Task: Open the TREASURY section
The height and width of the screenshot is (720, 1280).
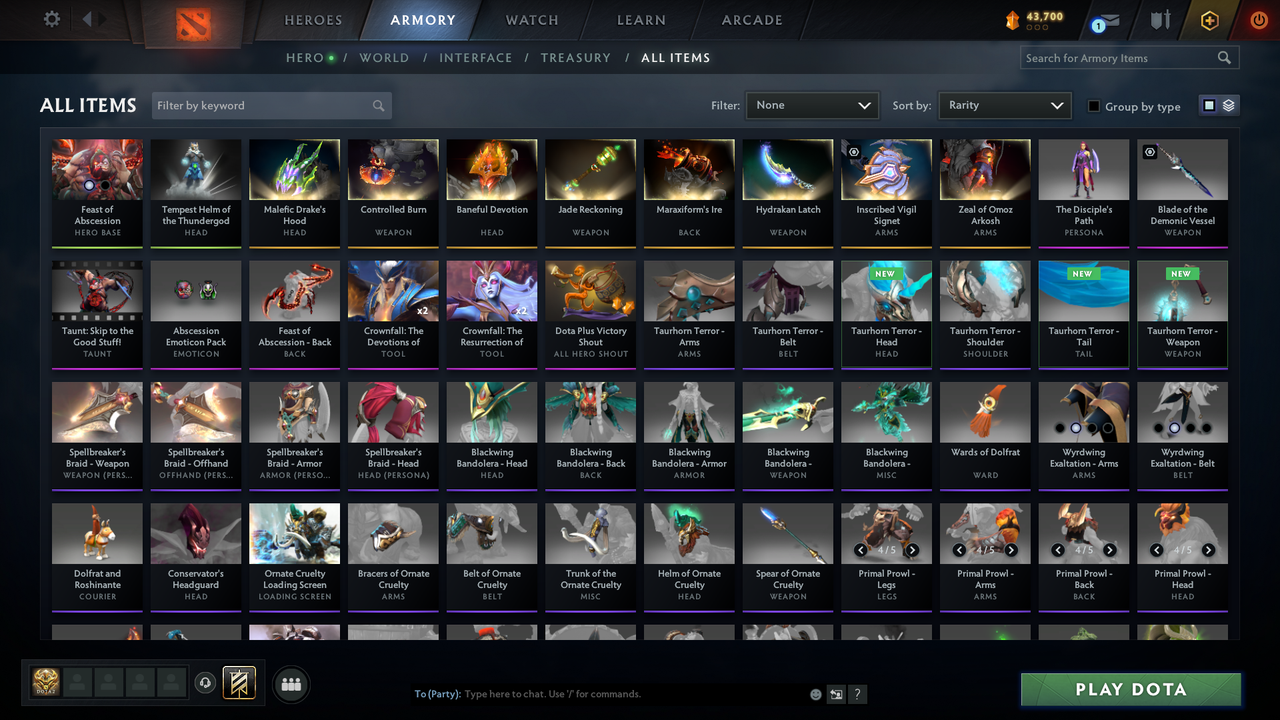Action: [575, 58]
